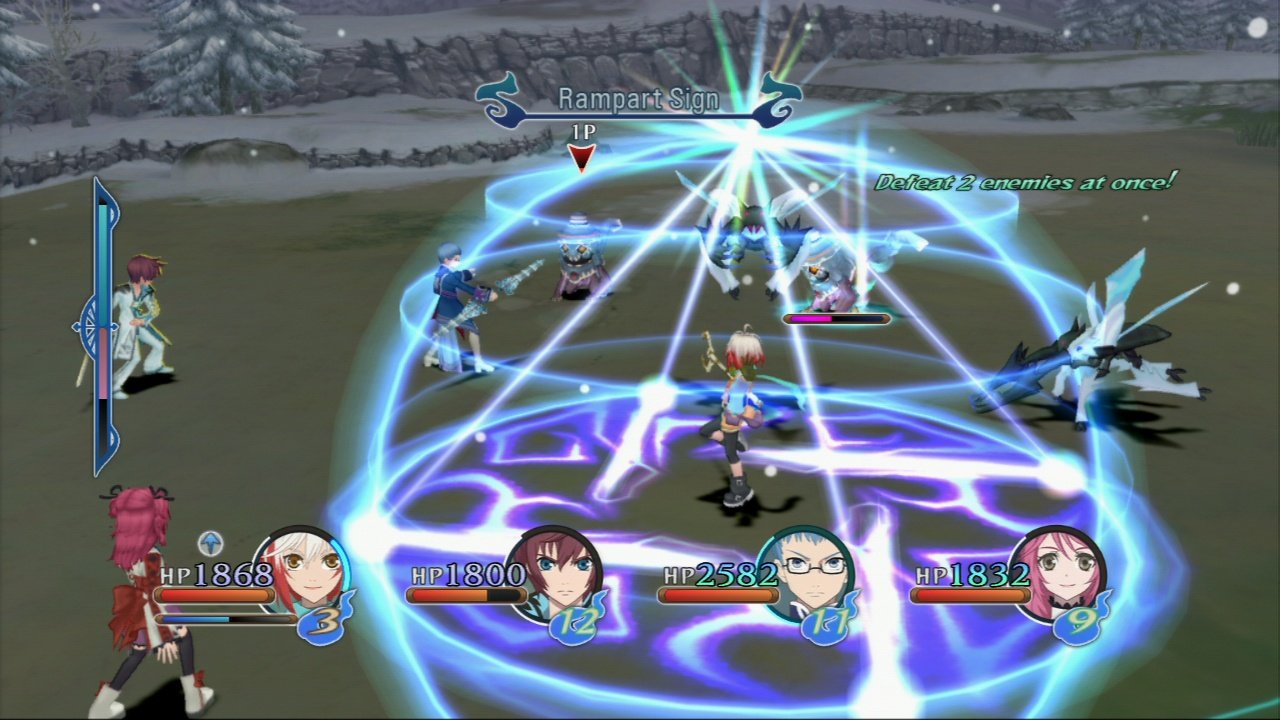This screenshot has height=720, width=1280.
Task: Click the red targeting arrow under 1P
Action: tap(580, 155)
